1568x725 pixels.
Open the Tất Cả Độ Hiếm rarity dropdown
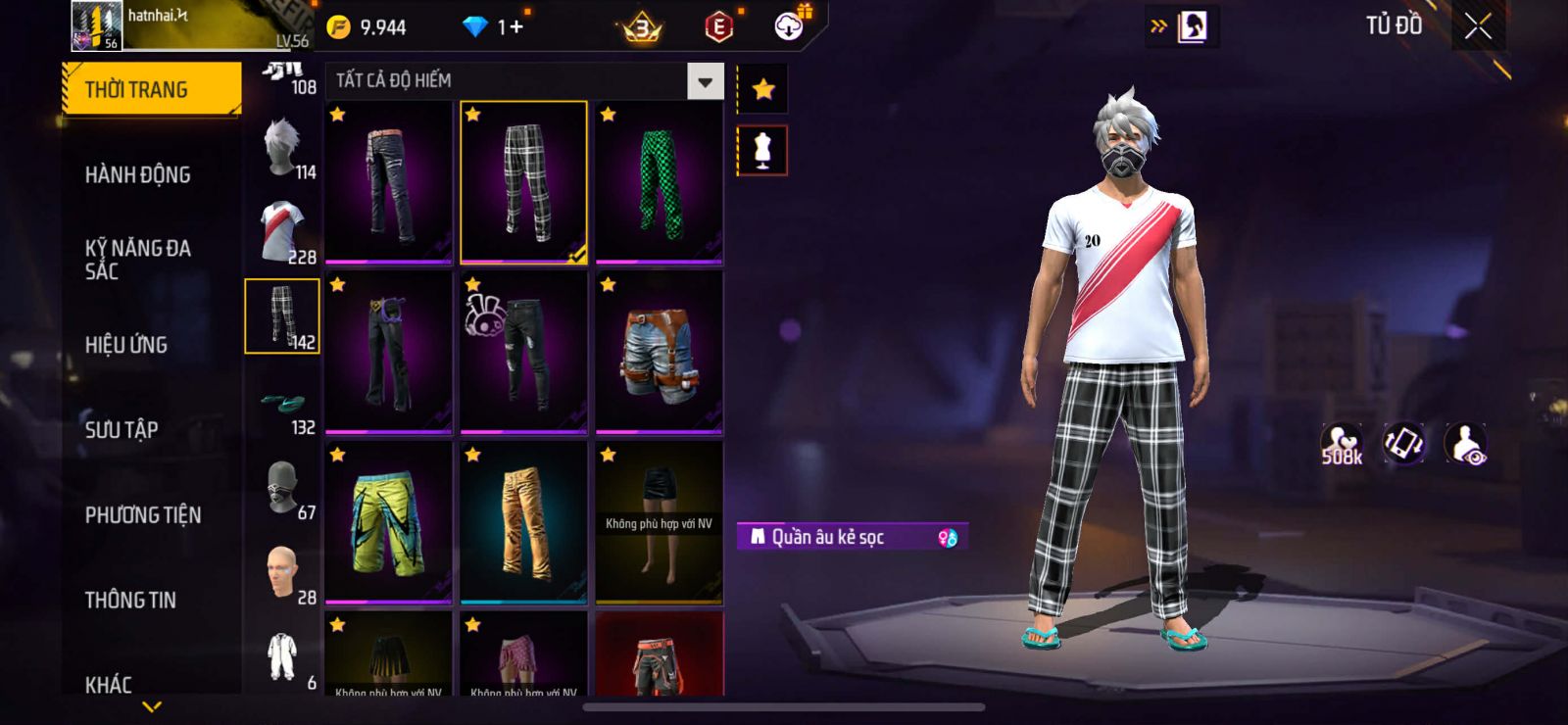tap(705, 81)
